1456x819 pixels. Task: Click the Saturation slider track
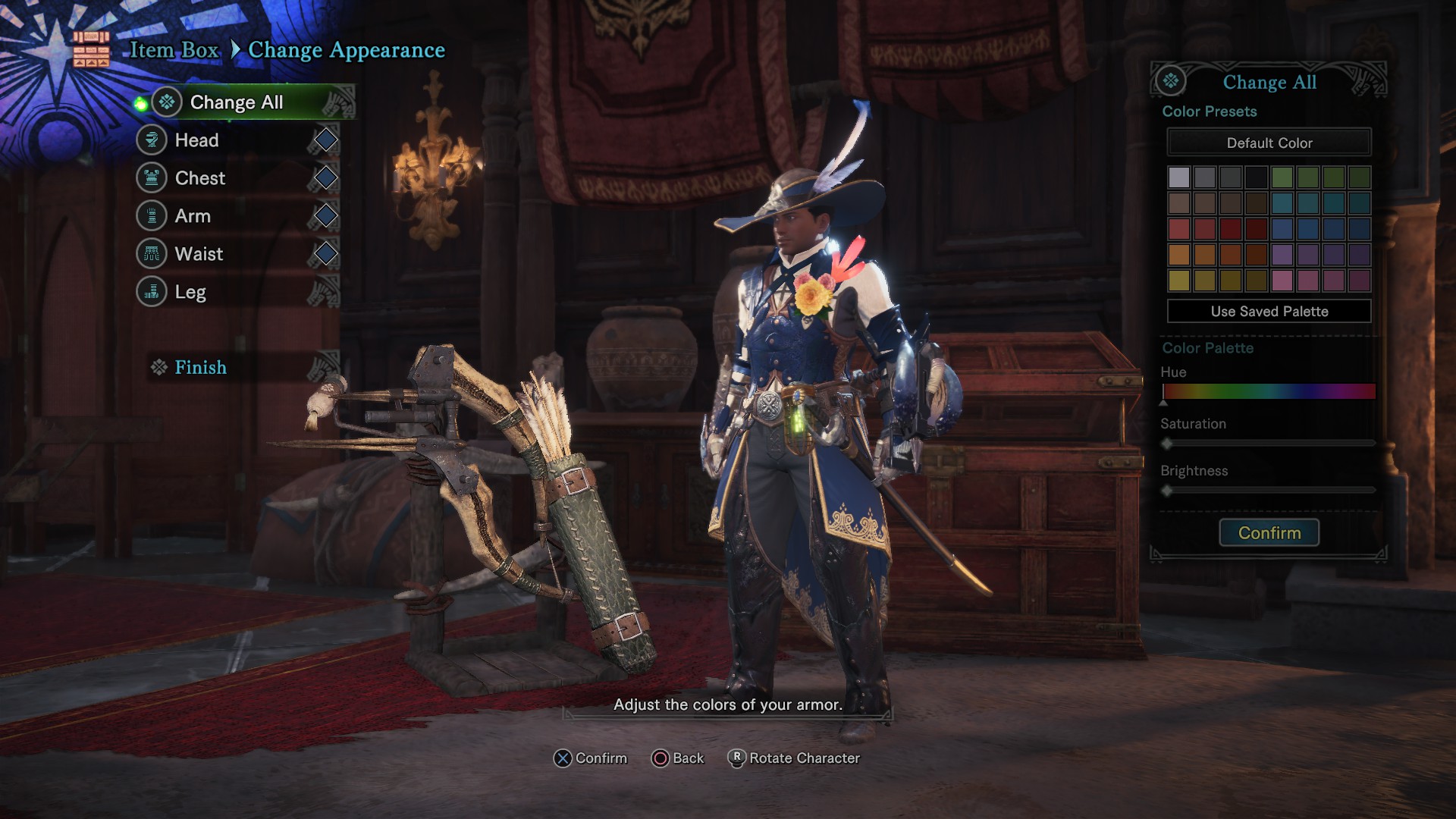[x=1269, y=443]
